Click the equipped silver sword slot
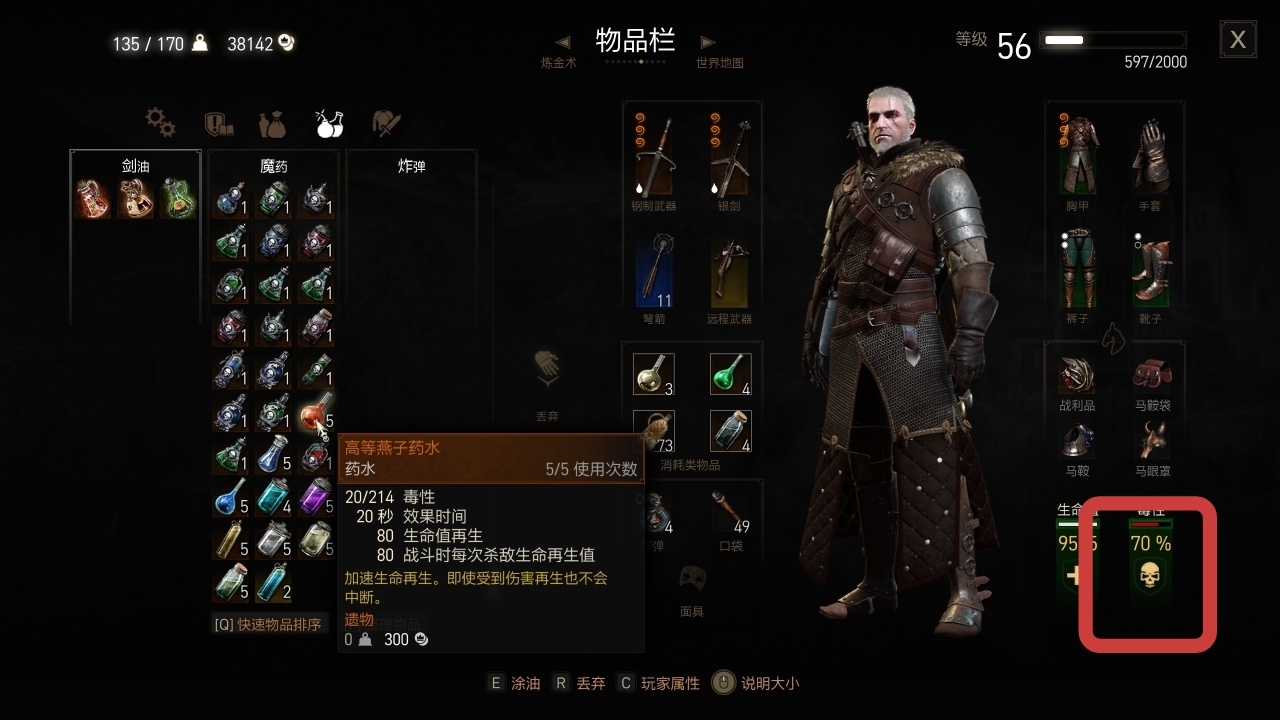This screenshot has height=720, width=1280. [731, 155]
